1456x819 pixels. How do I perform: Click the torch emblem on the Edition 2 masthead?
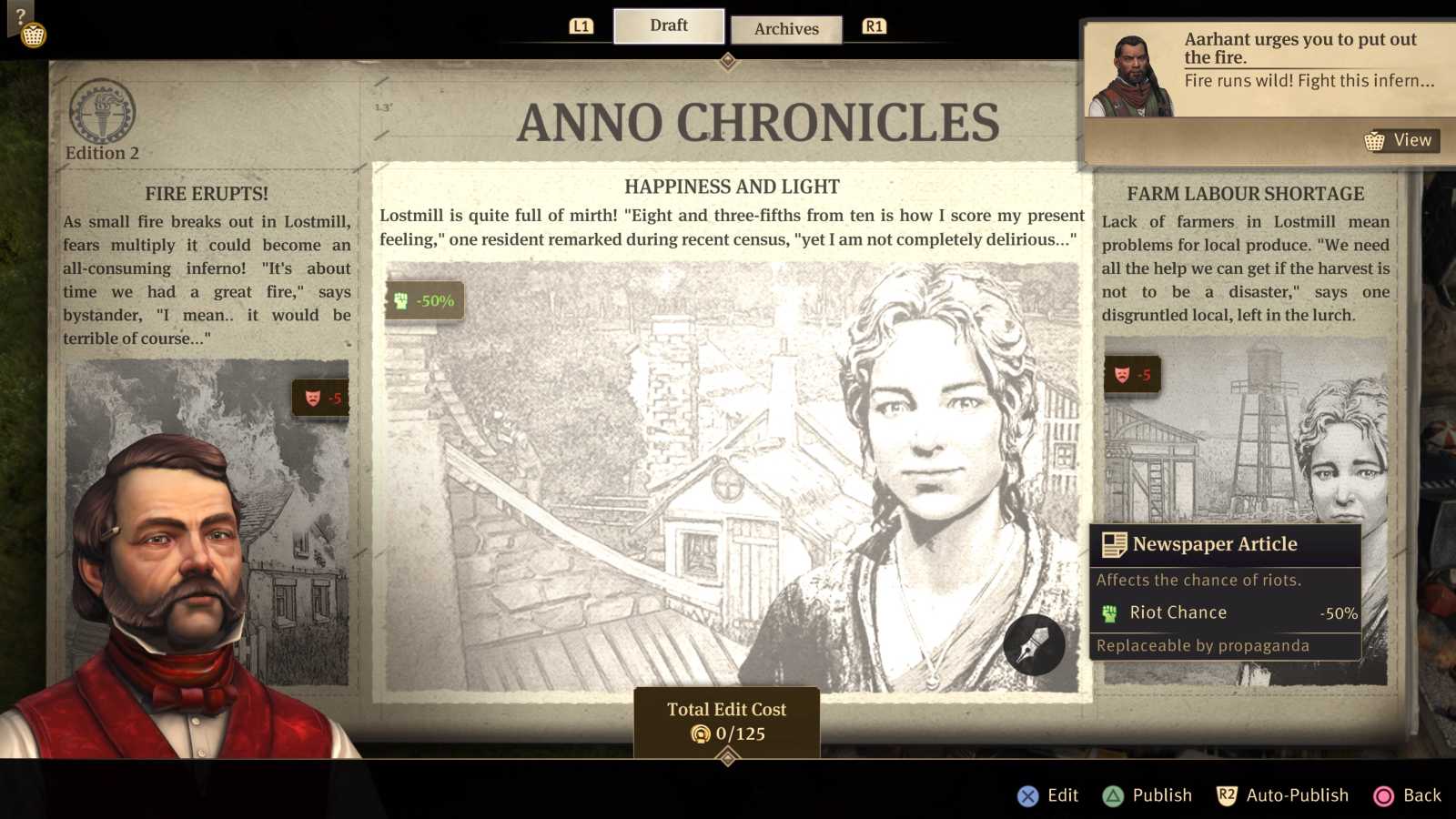102,111
